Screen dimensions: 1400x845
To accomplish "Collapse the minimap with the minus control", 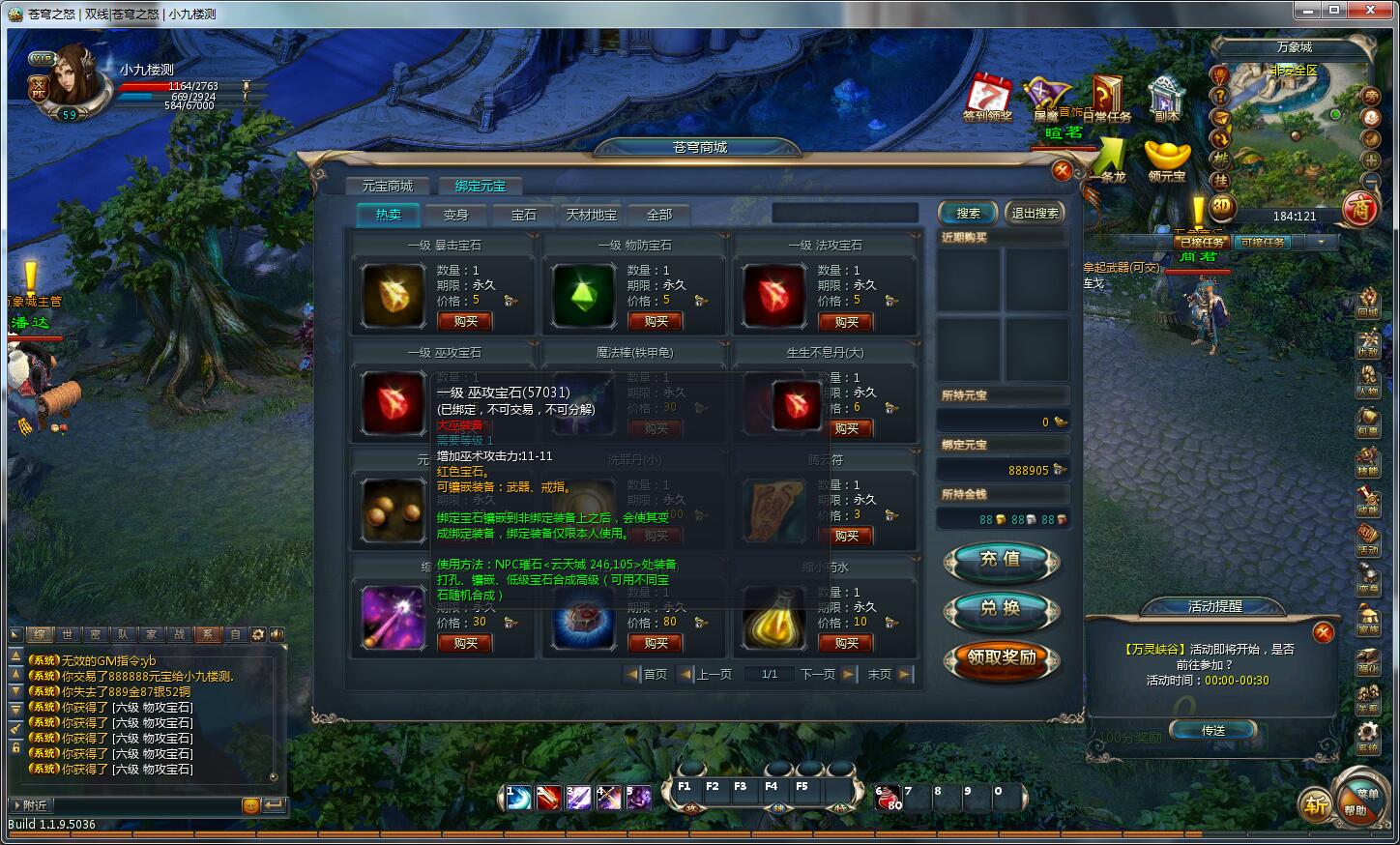I will (1370, 181).
